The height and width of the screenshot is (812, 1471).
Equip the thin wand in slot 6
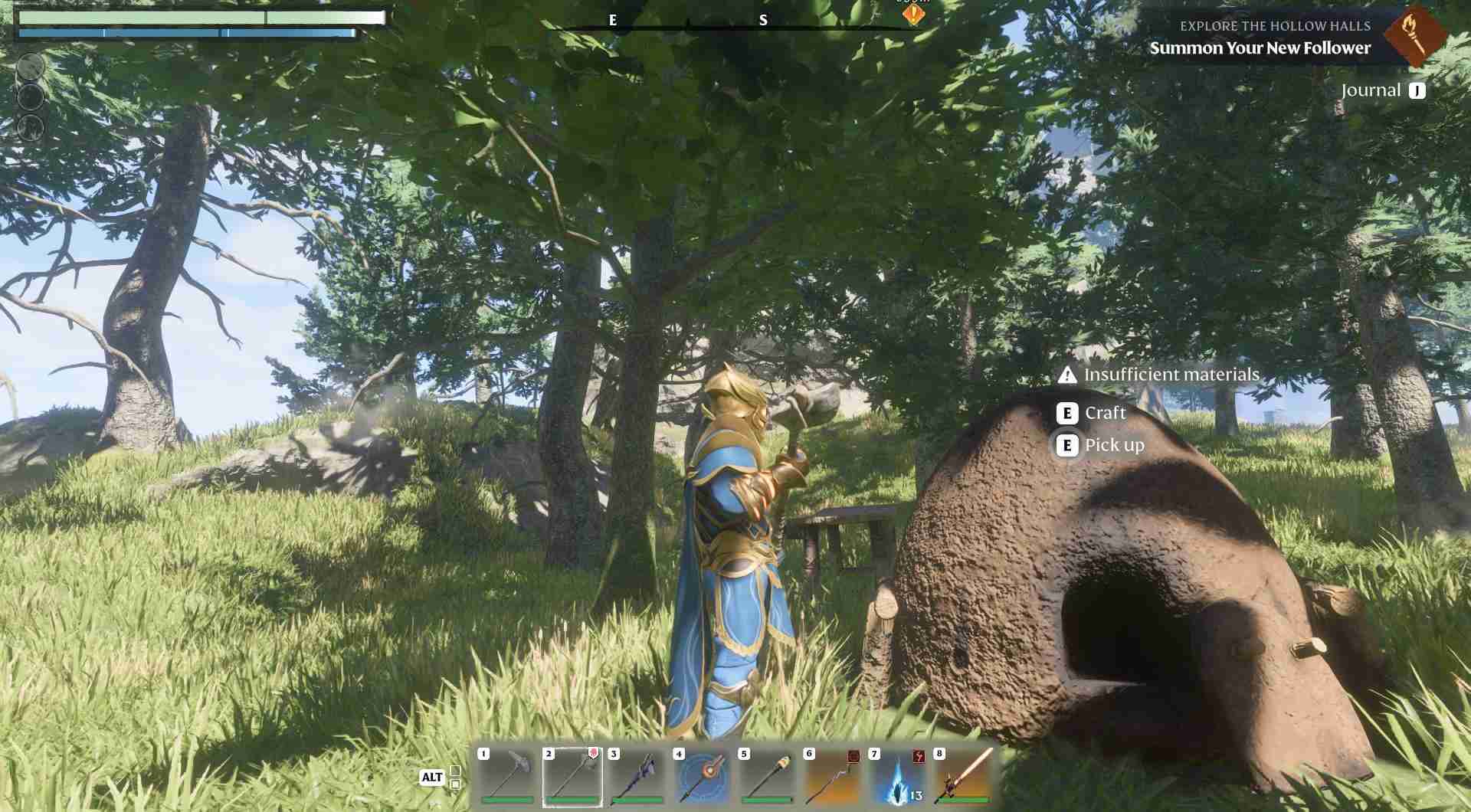[x=833, y=777]
